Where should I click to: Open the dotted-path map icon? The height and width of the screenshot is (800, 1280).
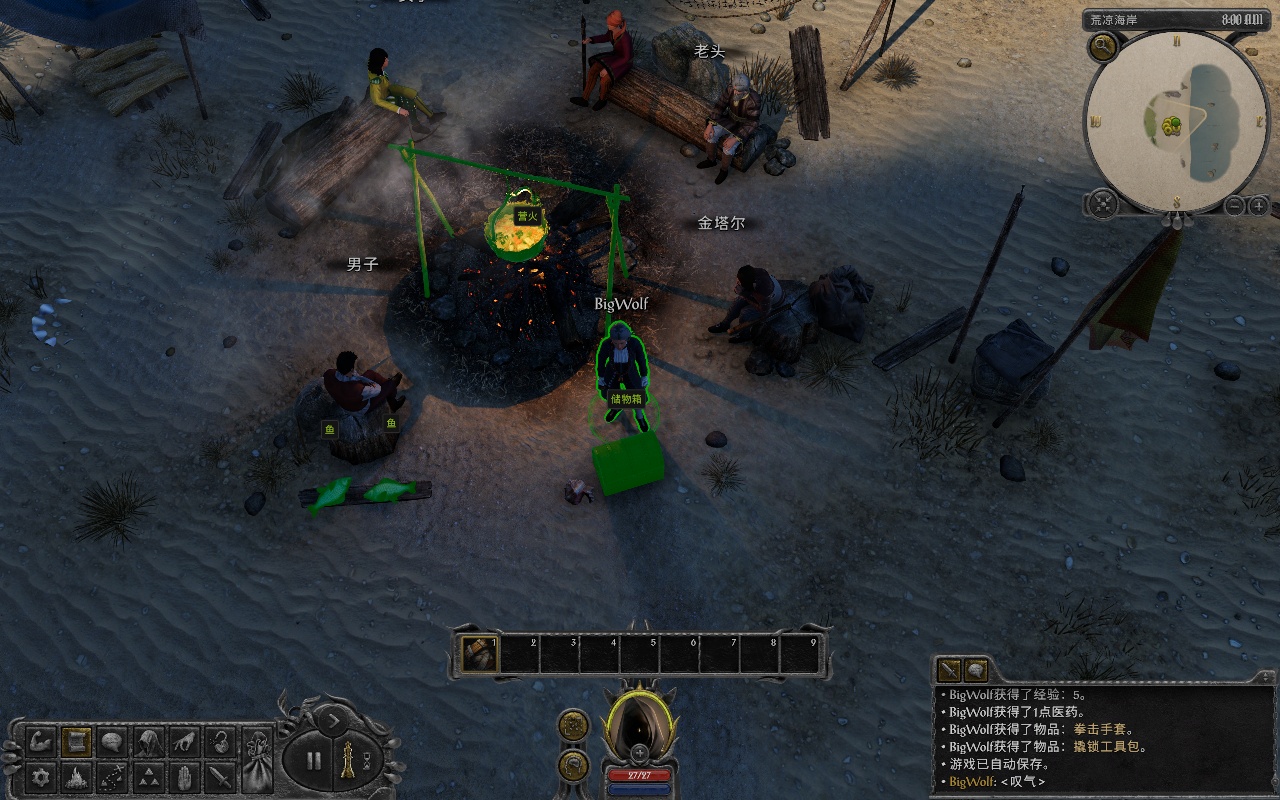113,777
